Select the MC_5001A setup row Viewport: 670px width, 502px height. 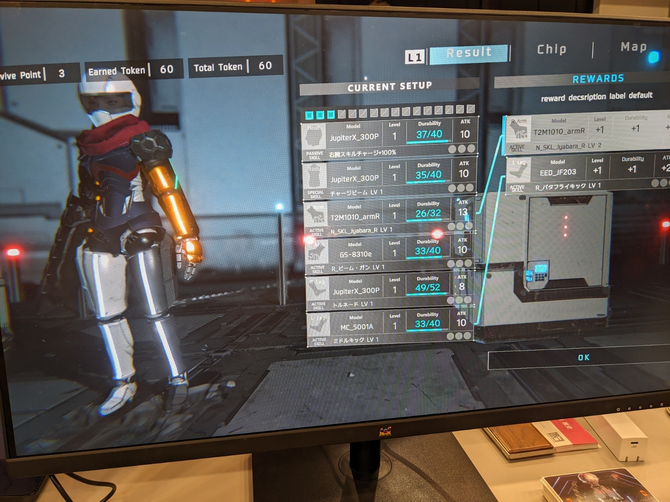pos(390,327)
